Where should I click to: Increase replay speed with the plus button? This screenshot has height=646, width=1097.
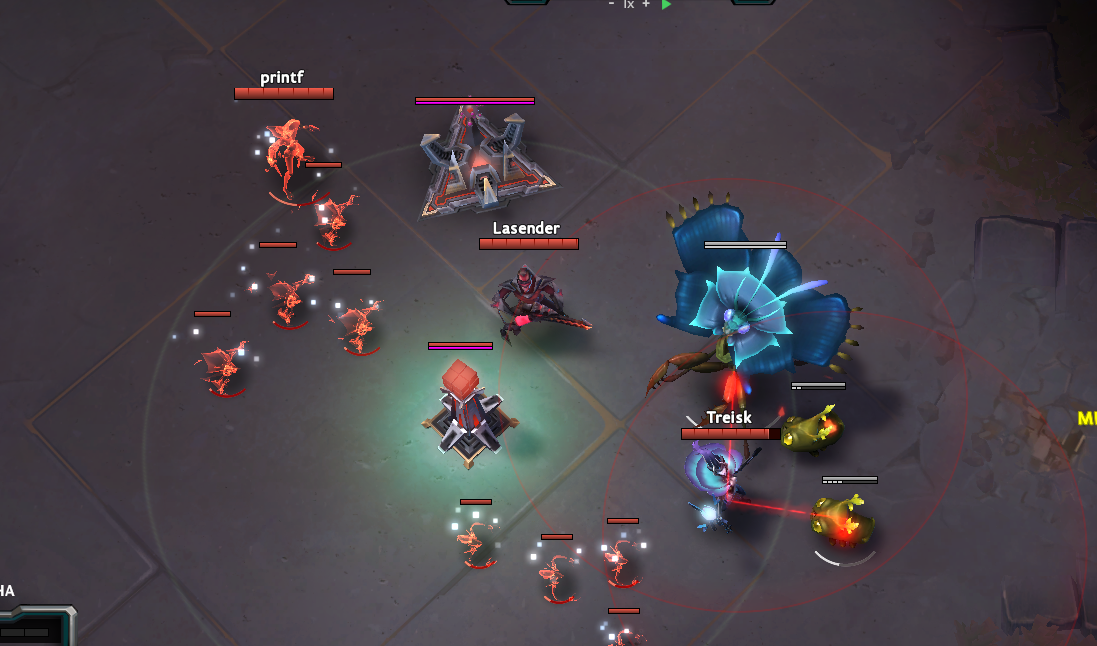[x=646, y=4]
